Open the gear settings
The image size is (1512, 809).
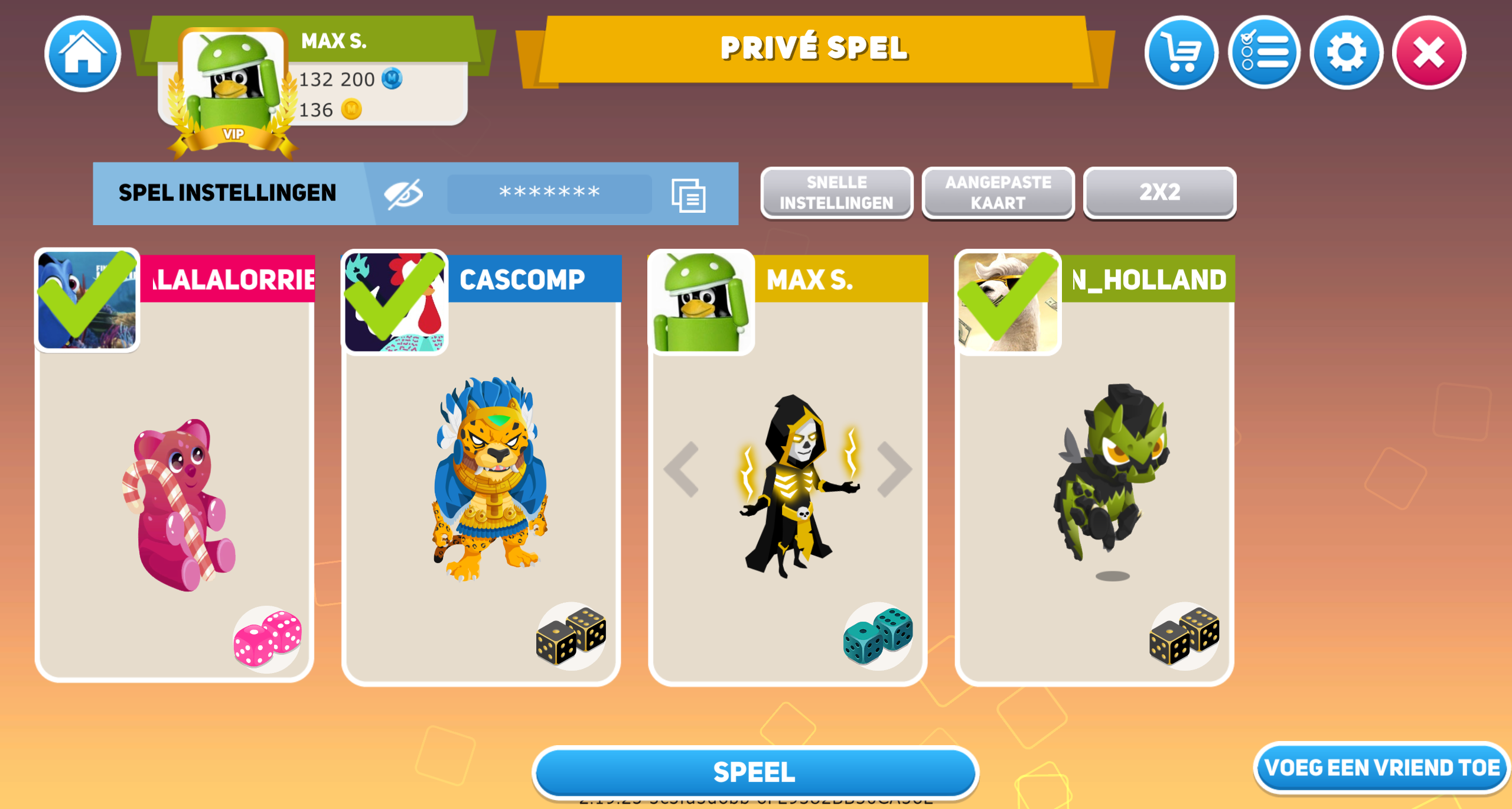(x=1346, y=53)
